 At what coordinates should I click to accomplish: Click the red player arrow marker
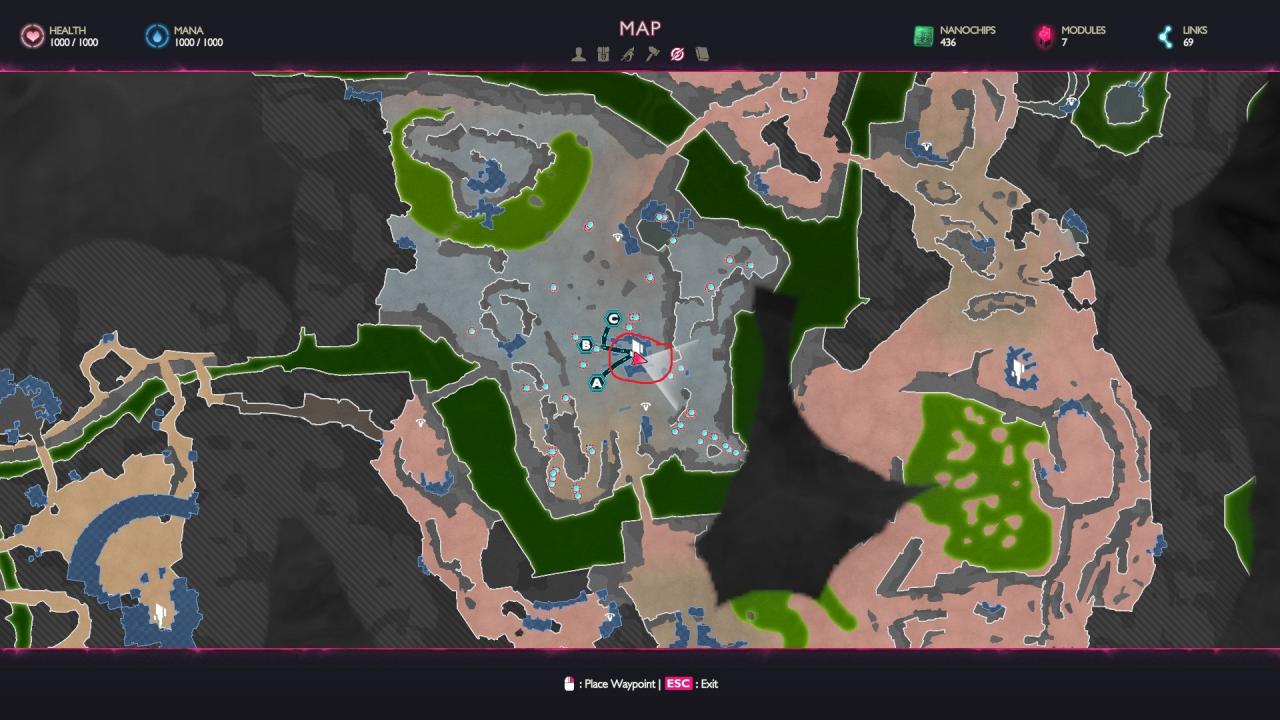pyautogui.click(x=640, y=358)
